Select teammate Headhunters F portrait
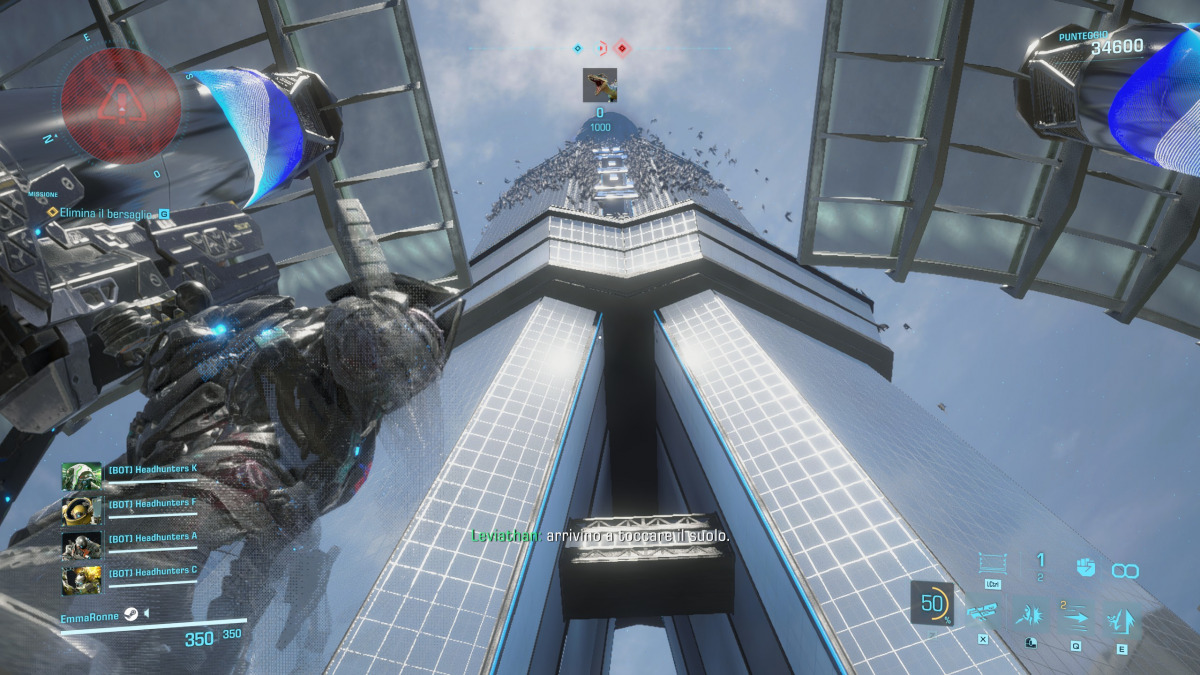The height and width of the screenshot is (675, 1200). (x=81, y=511)
